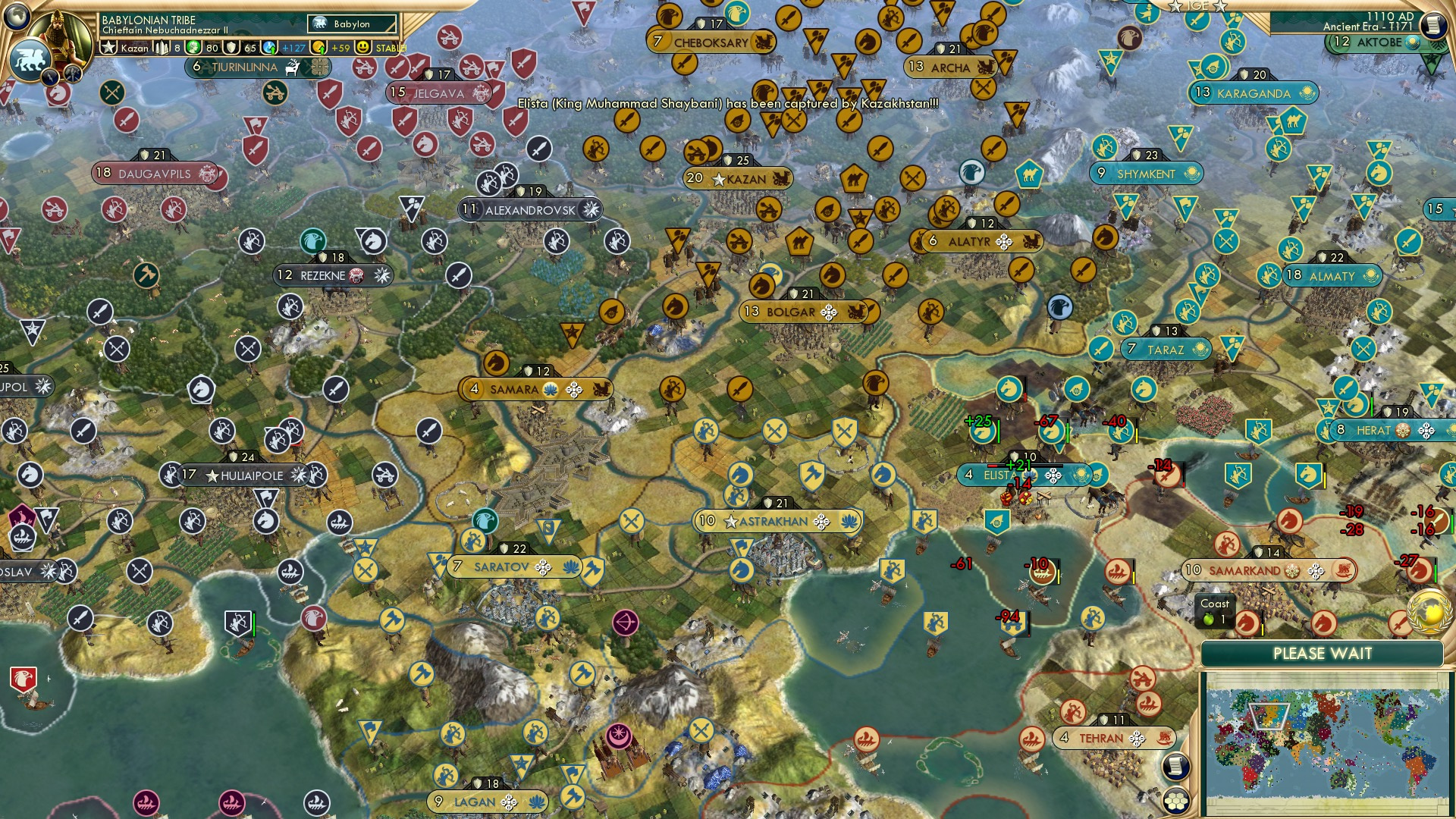
Task: Toggle the small lightning icon under leader portrait
Action: 51,74
